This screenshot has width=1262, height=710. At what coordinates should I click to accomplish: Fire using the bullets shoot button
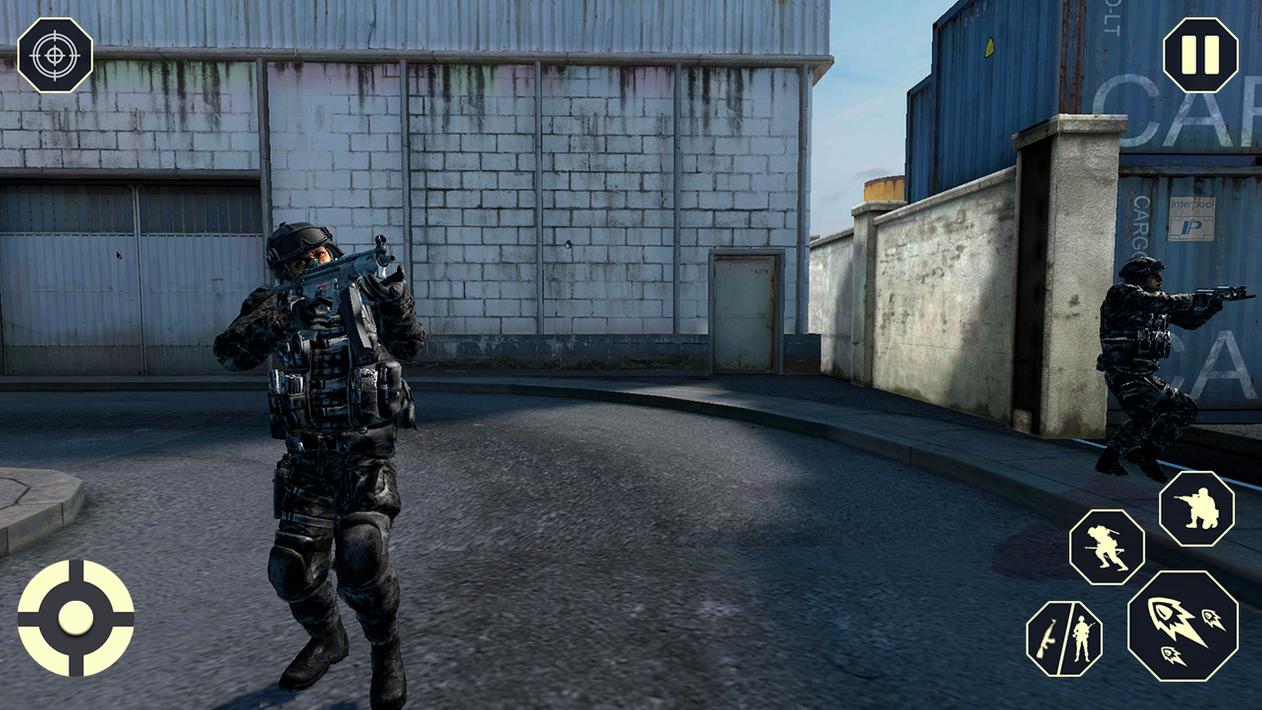[x=1183, y=626]
